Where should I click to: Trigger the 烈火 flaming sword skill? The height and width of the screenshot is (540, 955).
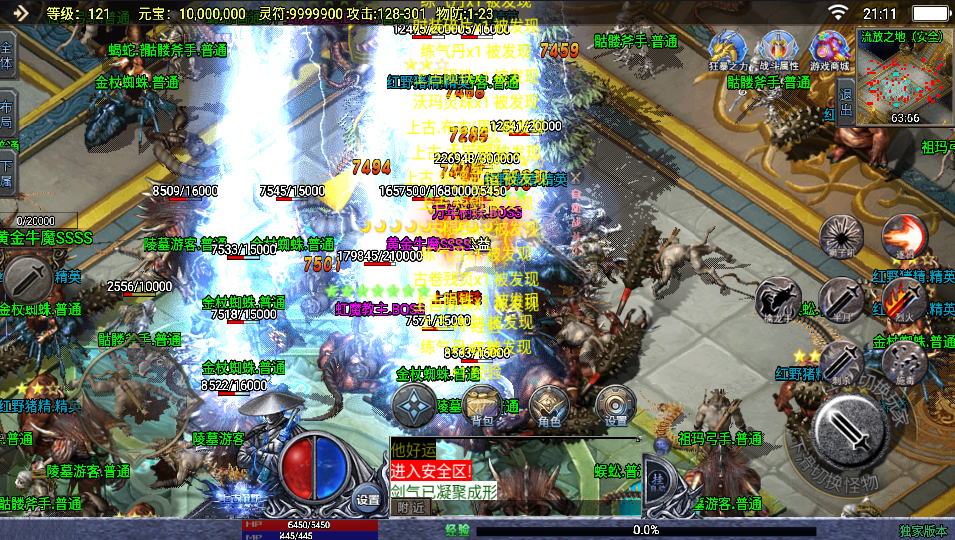904,299
